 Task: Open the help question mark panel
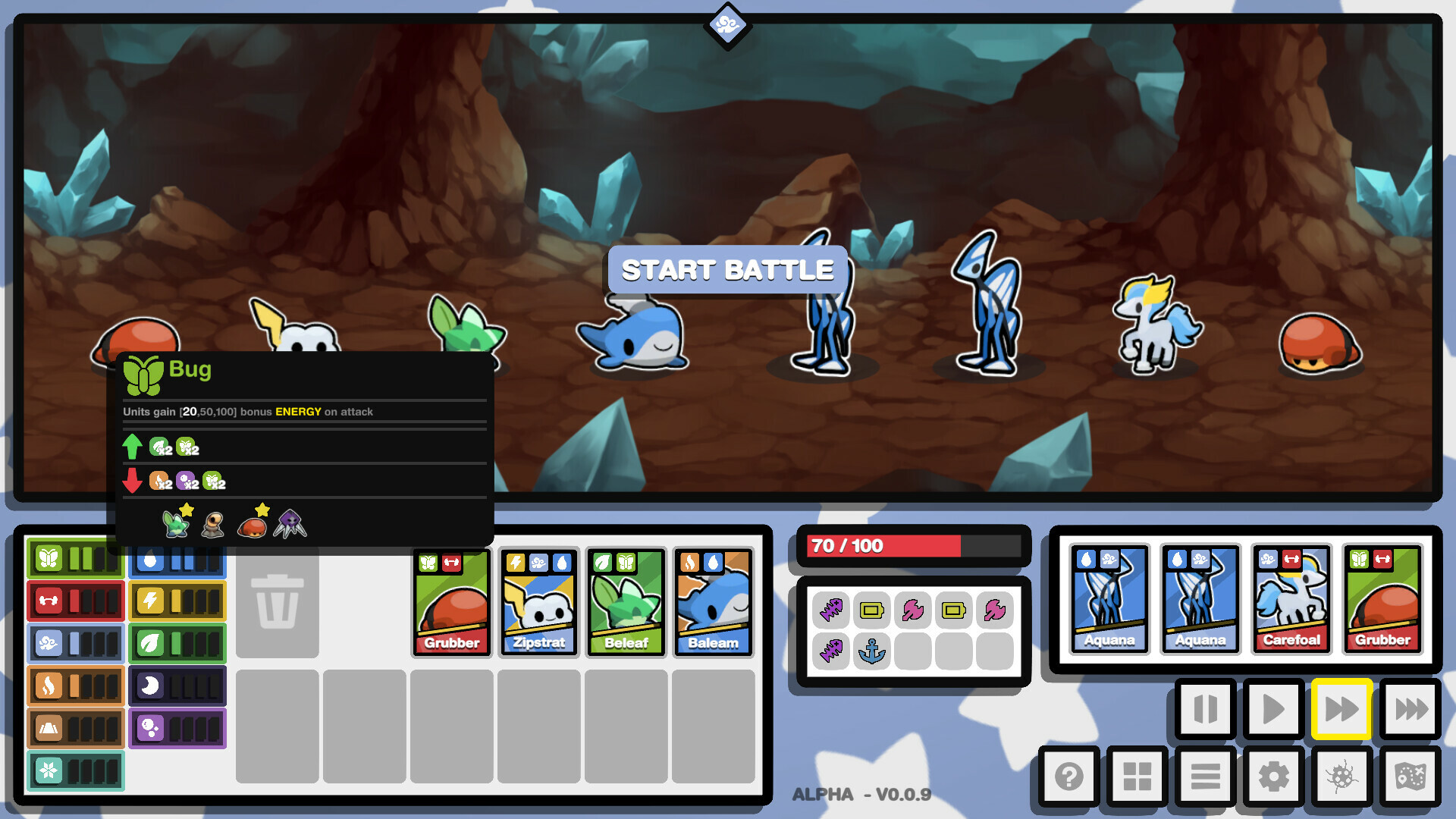click(1069, 777)
